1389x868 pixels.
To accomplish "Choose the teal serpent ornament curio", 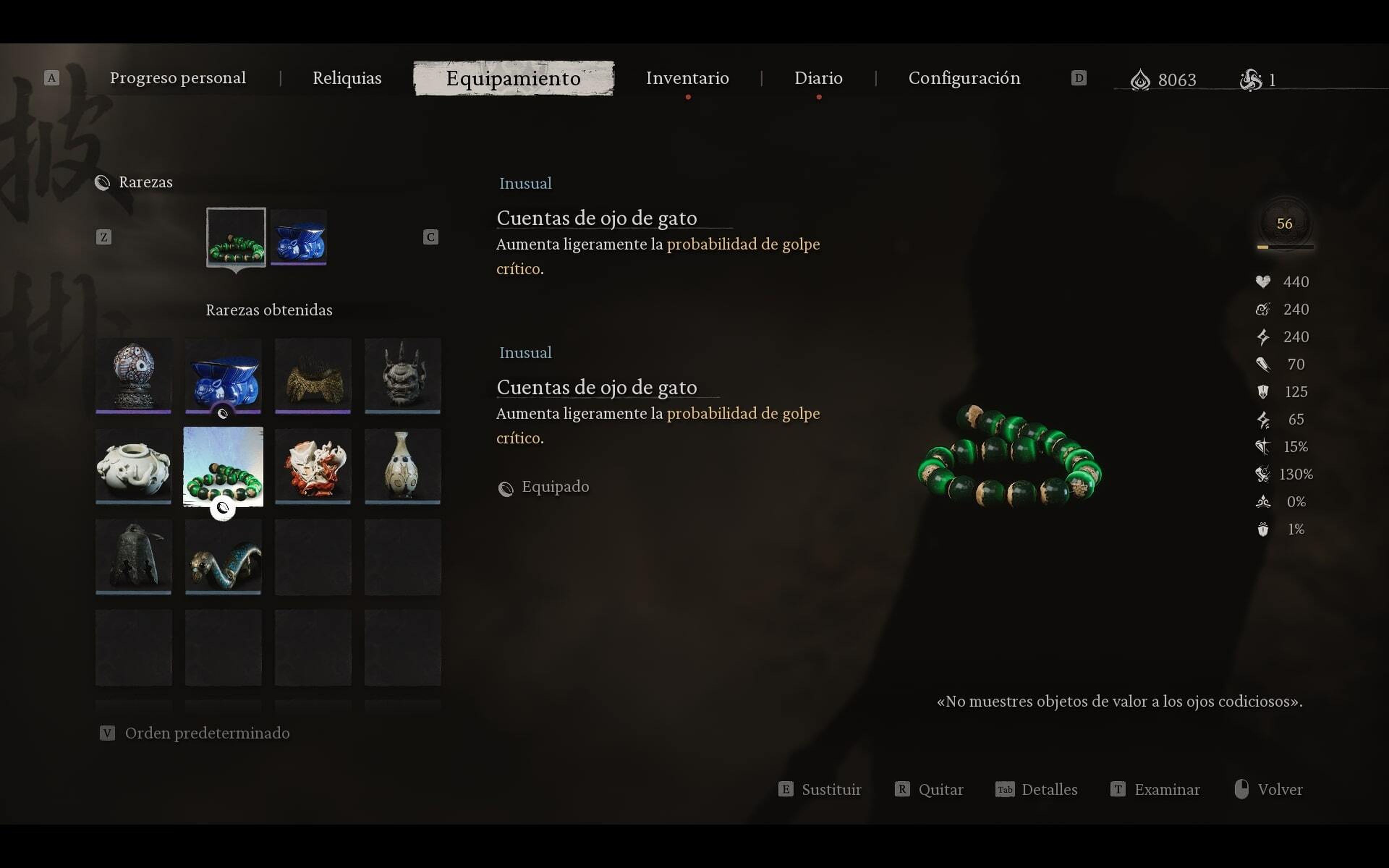I will point(223,556).
